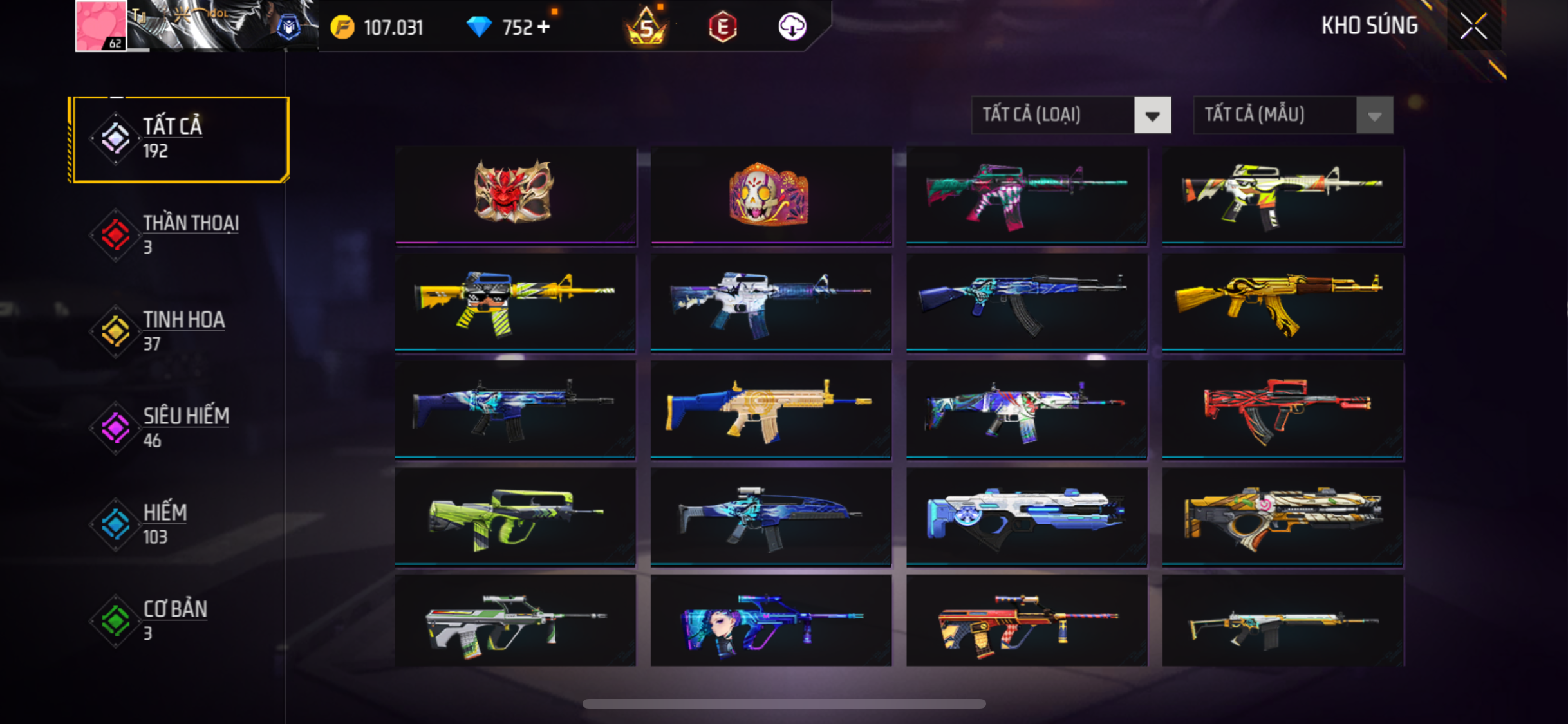This screenshot has height=724, width=1568.
Task: Open the player profile avatar
Action: click(100, 26)
